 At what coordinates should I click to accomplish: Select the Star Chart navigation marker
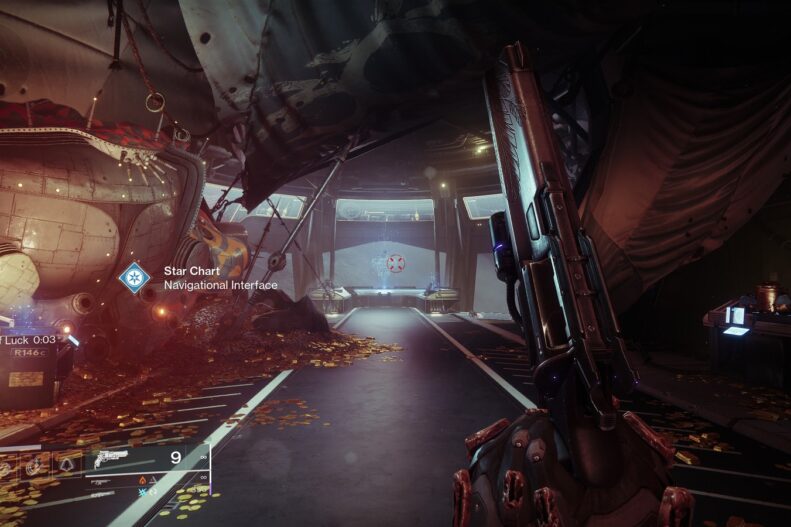coord(134,277)
